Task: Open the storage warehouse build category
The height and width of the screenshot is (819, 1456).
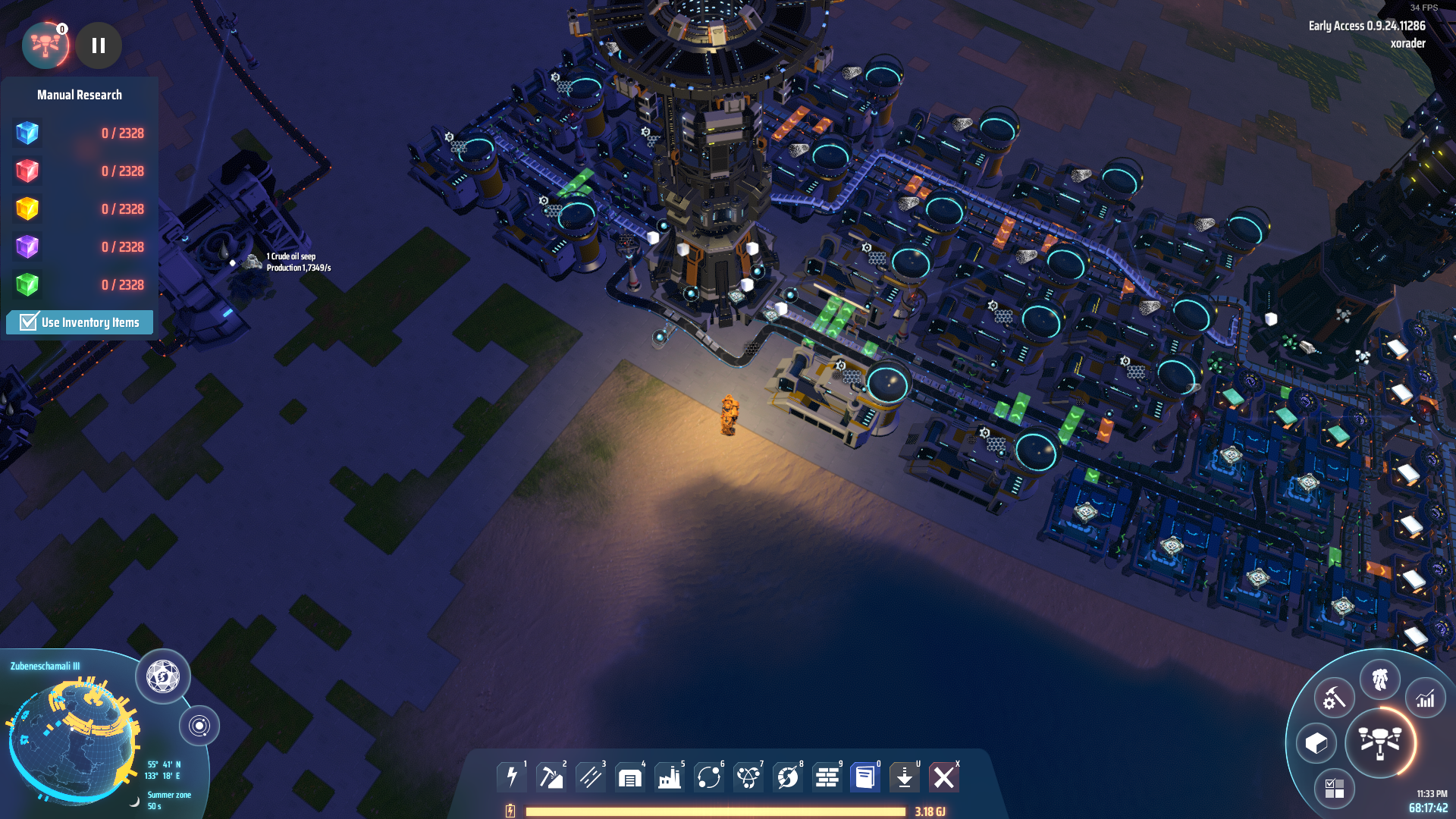Action: pos(630,777)
